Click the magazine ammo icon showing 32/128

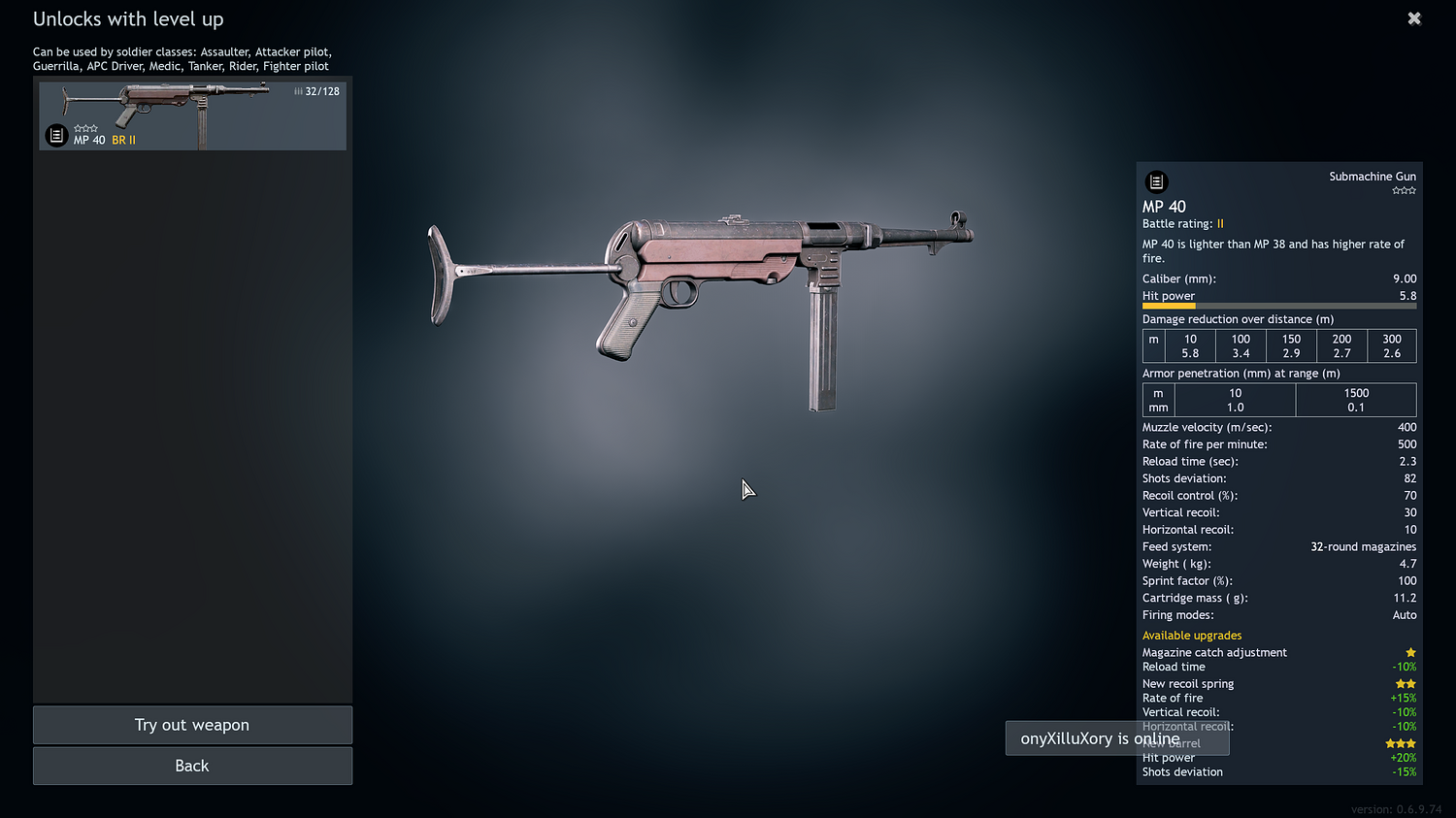click(x=317, y=90)
